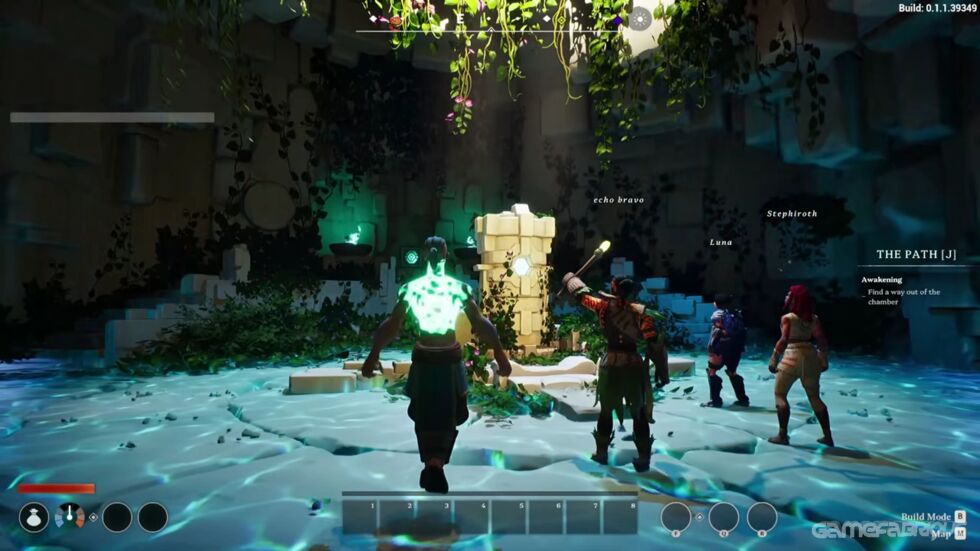Image resolution: width=980 pixels, height=551 pixels.
Task: Click the temperature gauge icon
Action: [70, 517]
